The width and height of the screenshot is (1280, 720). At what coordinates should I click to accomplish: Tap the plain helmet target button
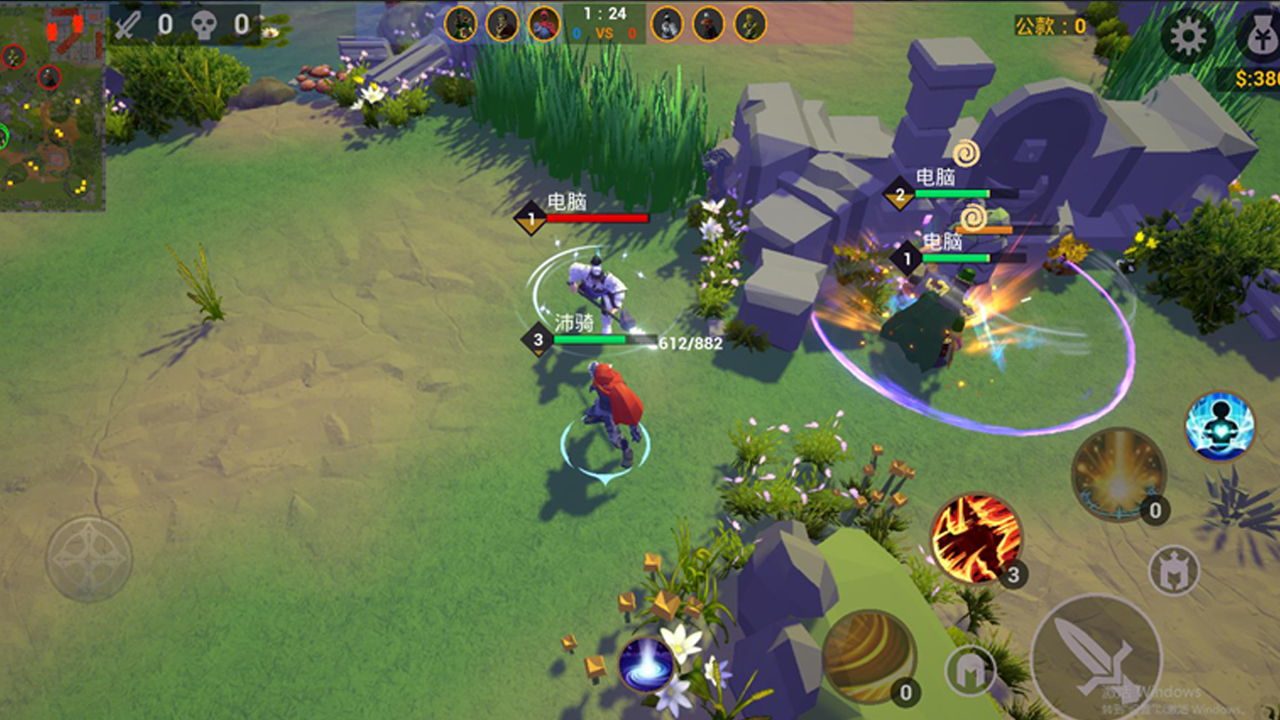tap(970, 670)
